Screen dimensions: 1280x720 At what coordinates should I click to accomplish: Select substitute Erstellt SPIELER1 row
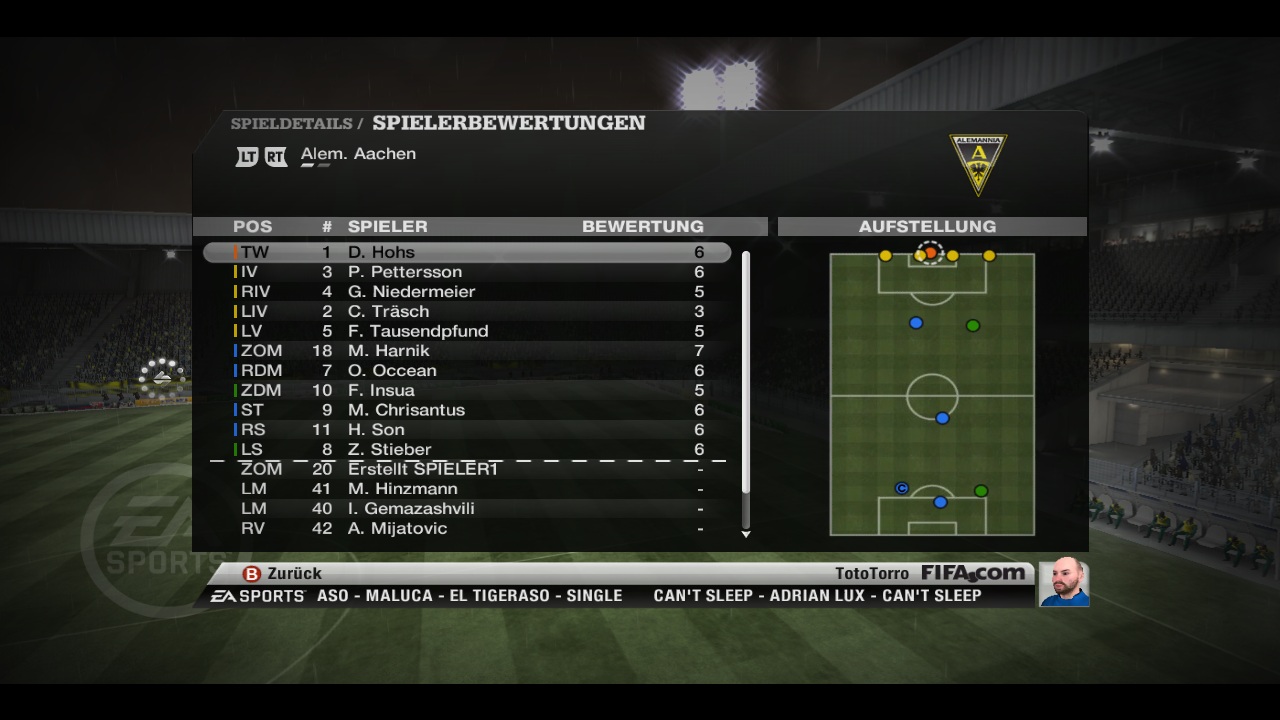tap(467, 469)
